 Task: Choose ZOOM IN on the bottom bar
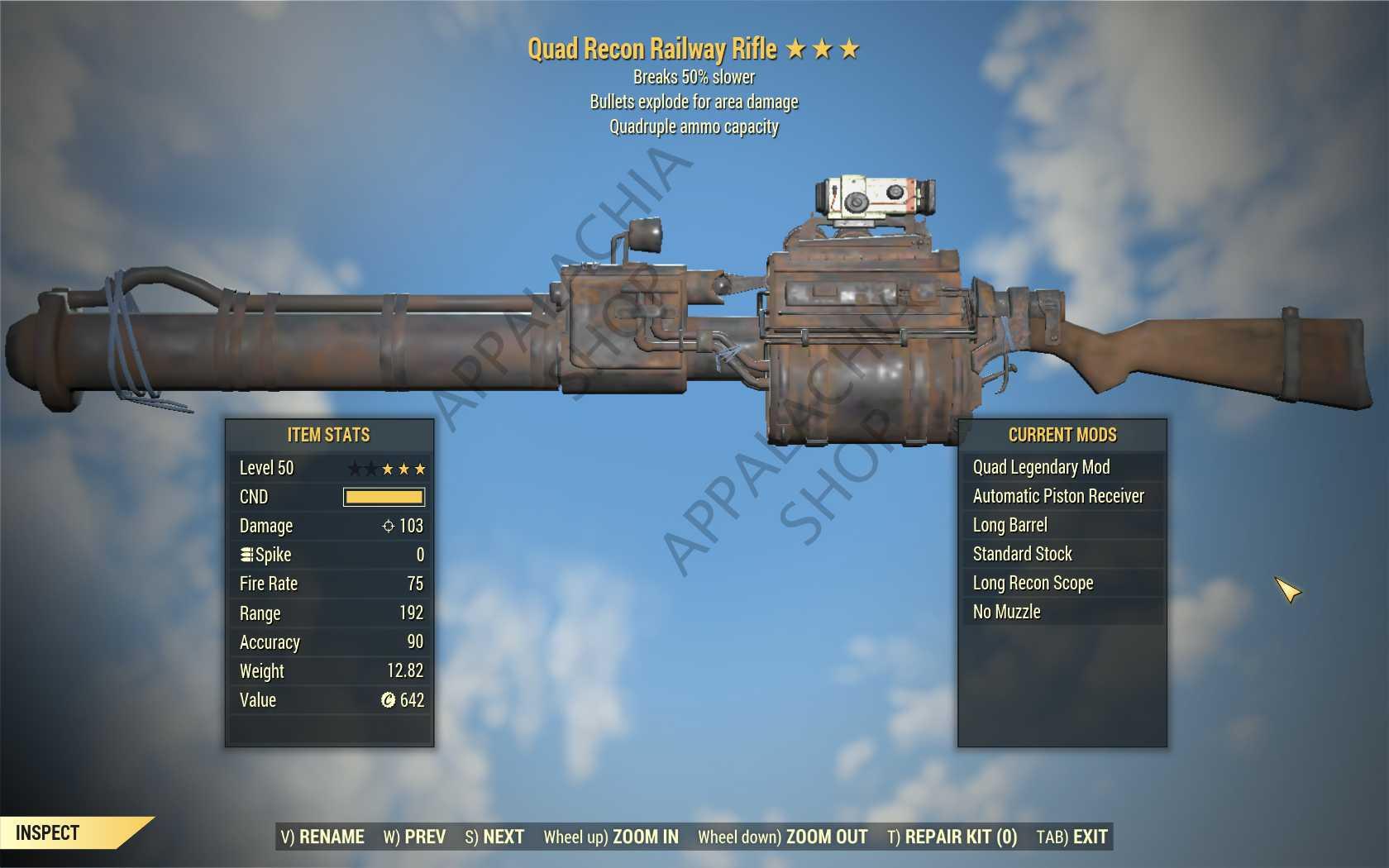(x=611, y=837)
